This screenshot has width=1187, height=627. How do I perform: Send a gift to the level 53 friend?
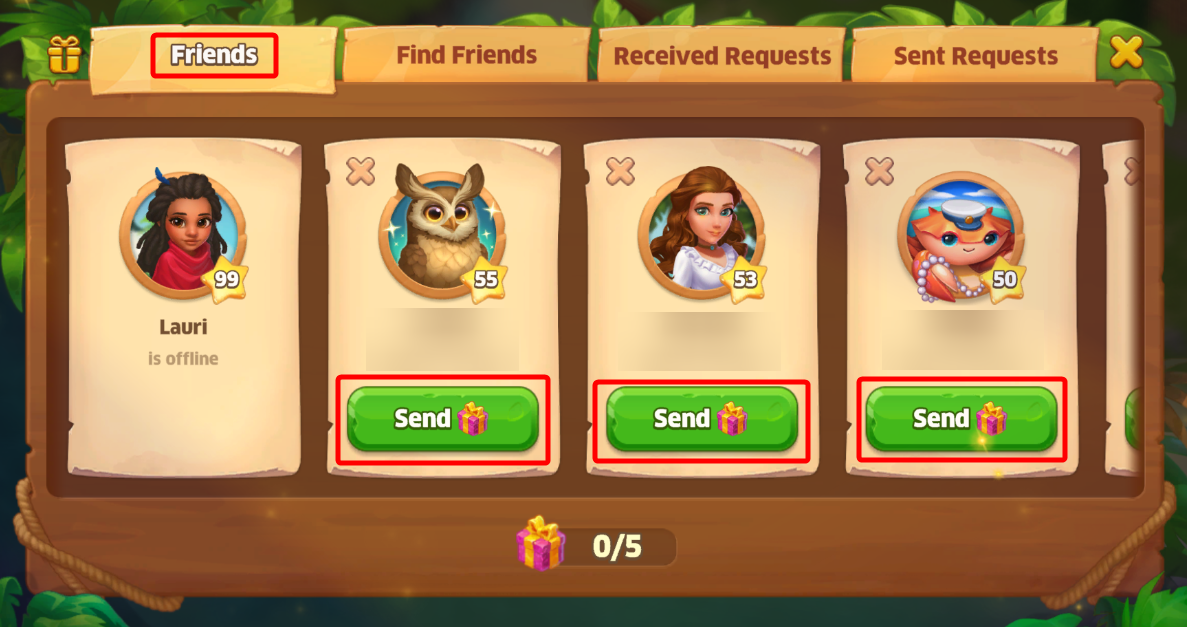701,418
